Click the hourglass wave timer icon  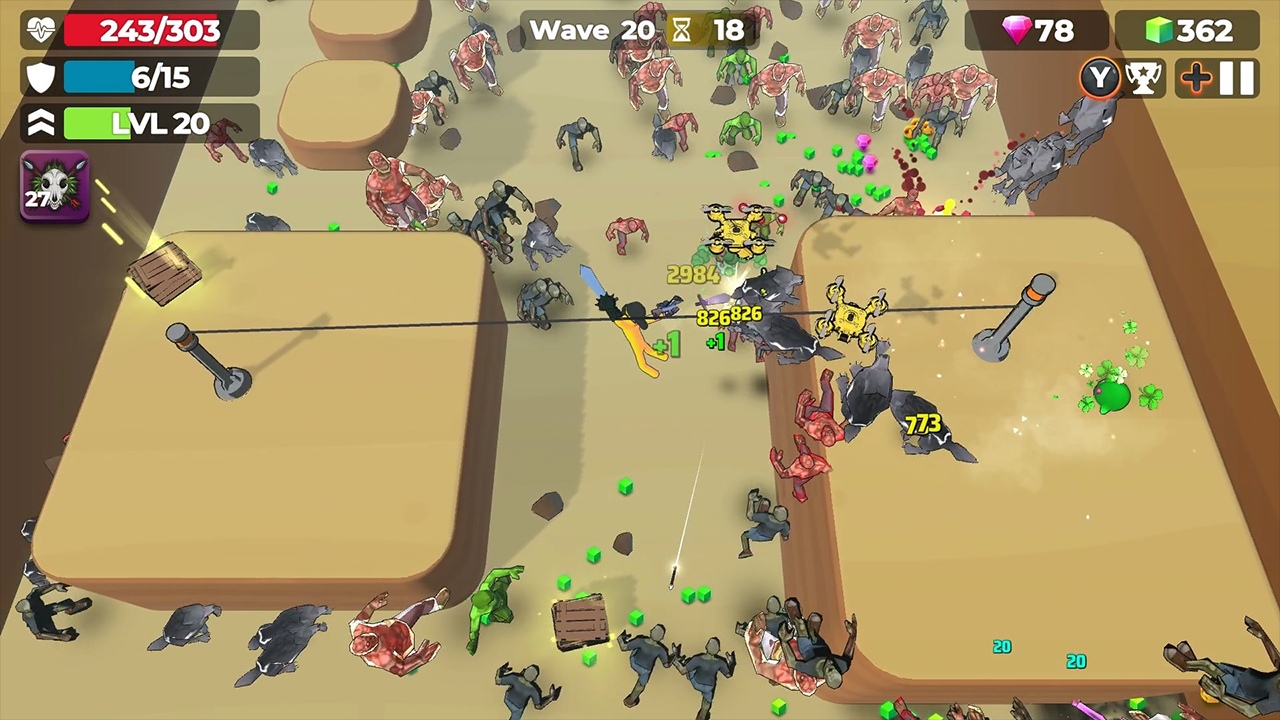click(681, 30)
